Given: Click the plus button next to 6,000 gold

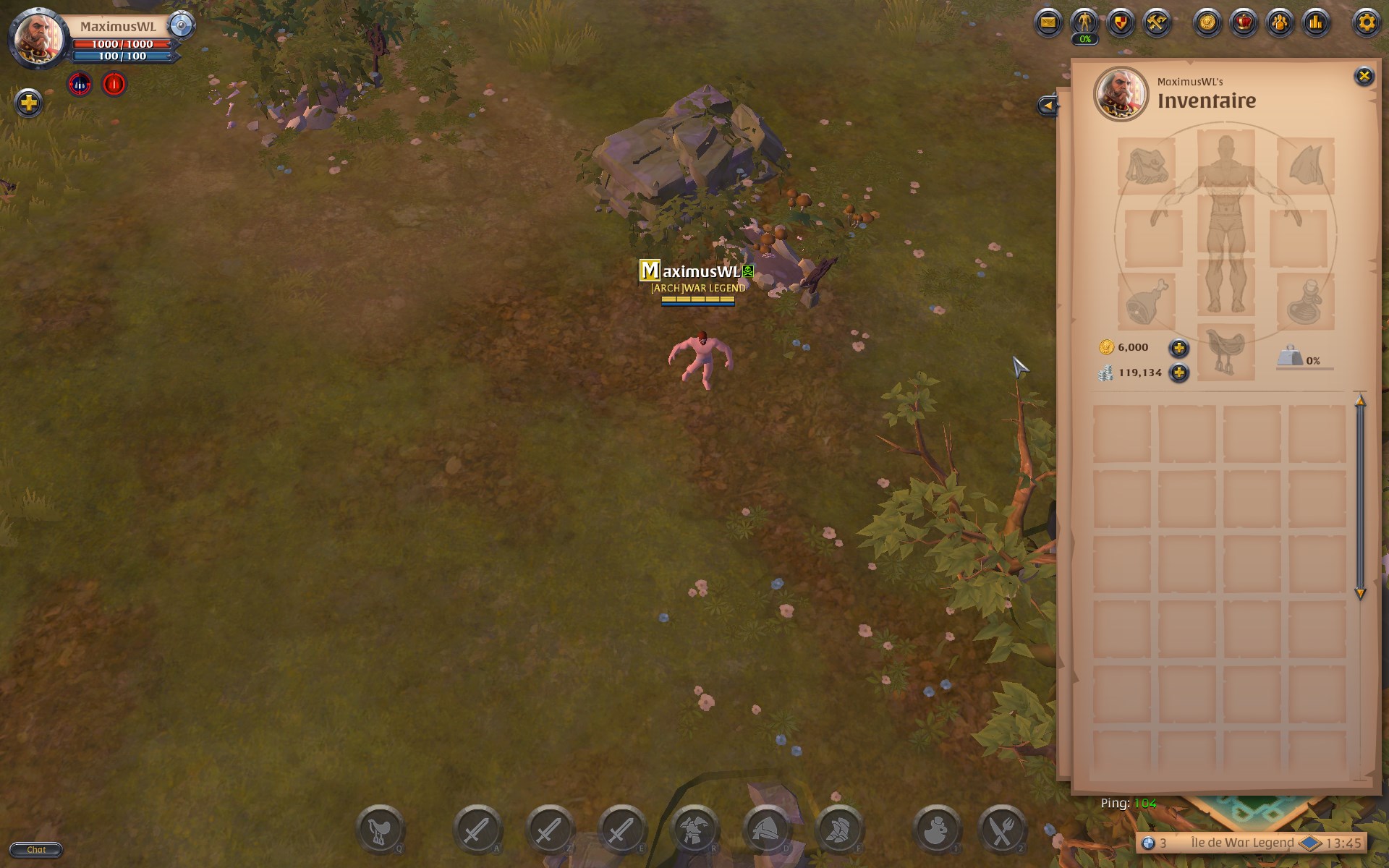Looking at the screenshot, I should pyautogui.click(x=1178, y=347).
